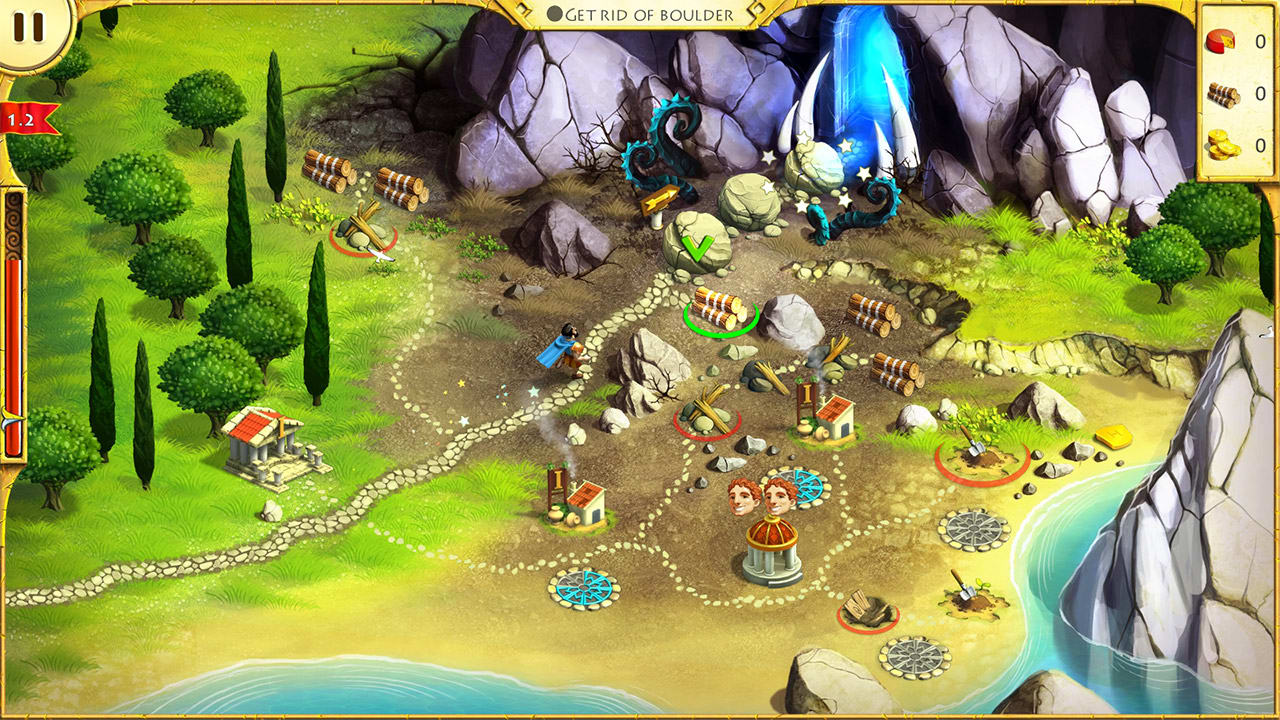The width and height of the screenshot is (1280, 720).
Task: Click the green tentacles blocking the cave
Action: coord(670,140)
